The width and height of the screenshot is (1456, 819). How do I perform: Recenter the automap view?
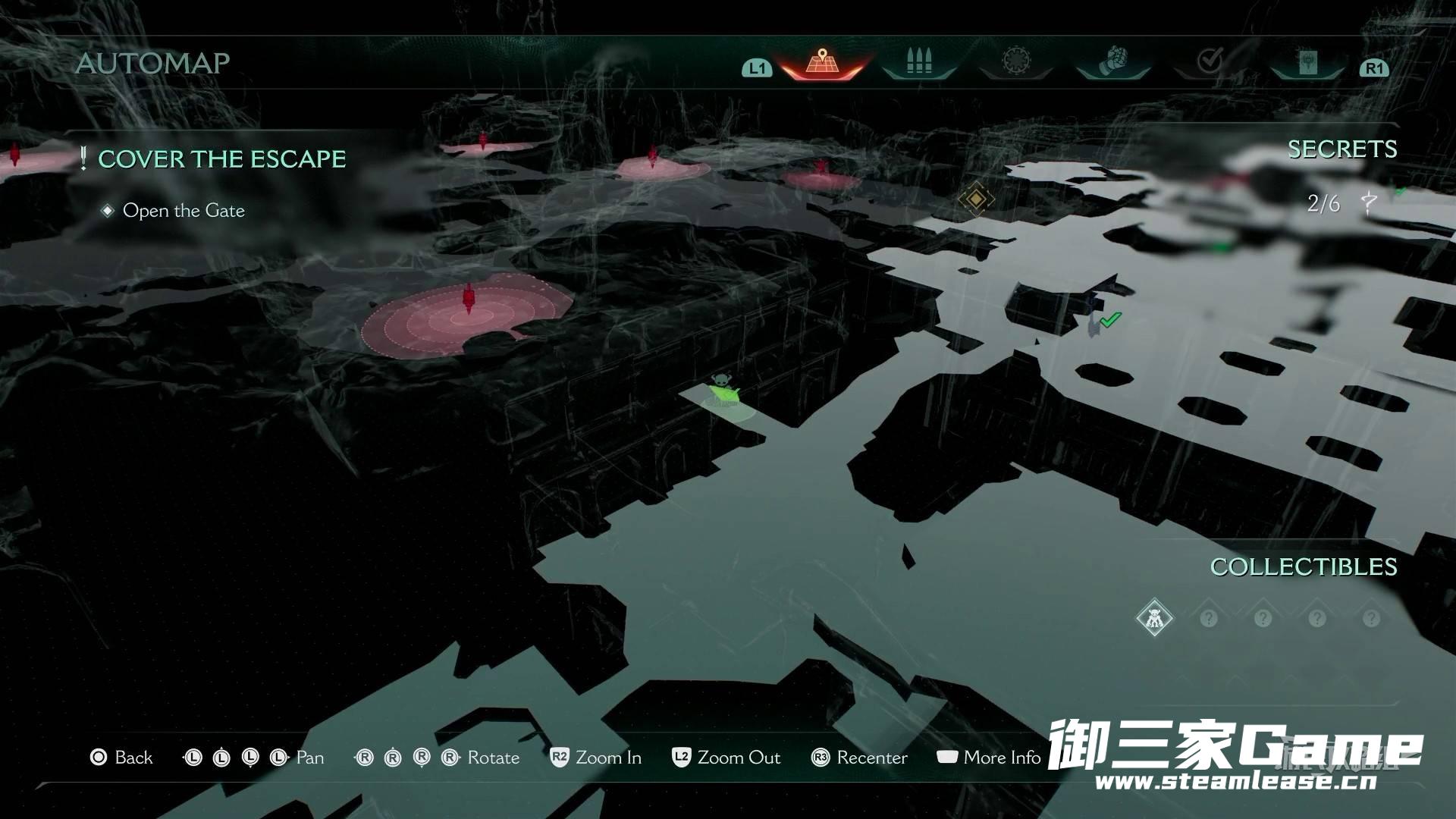click(859, 758)
